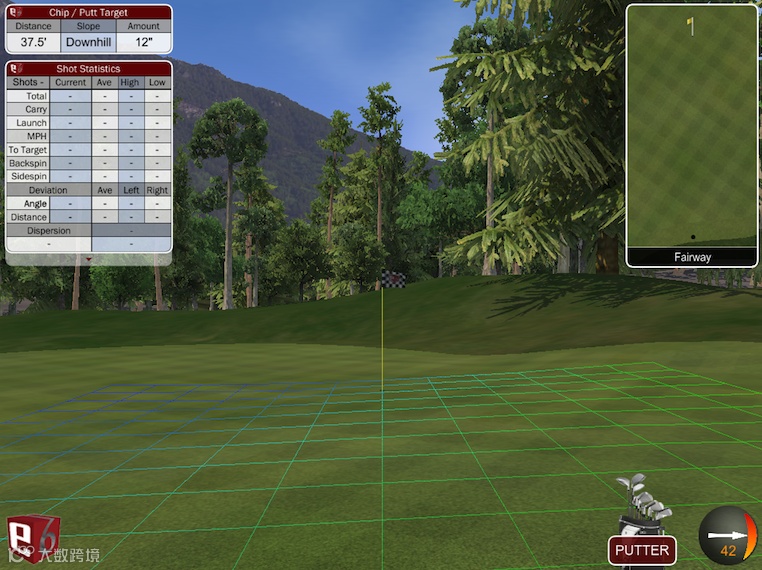
Task: Select the Shots column header
Action: point(29,82)
